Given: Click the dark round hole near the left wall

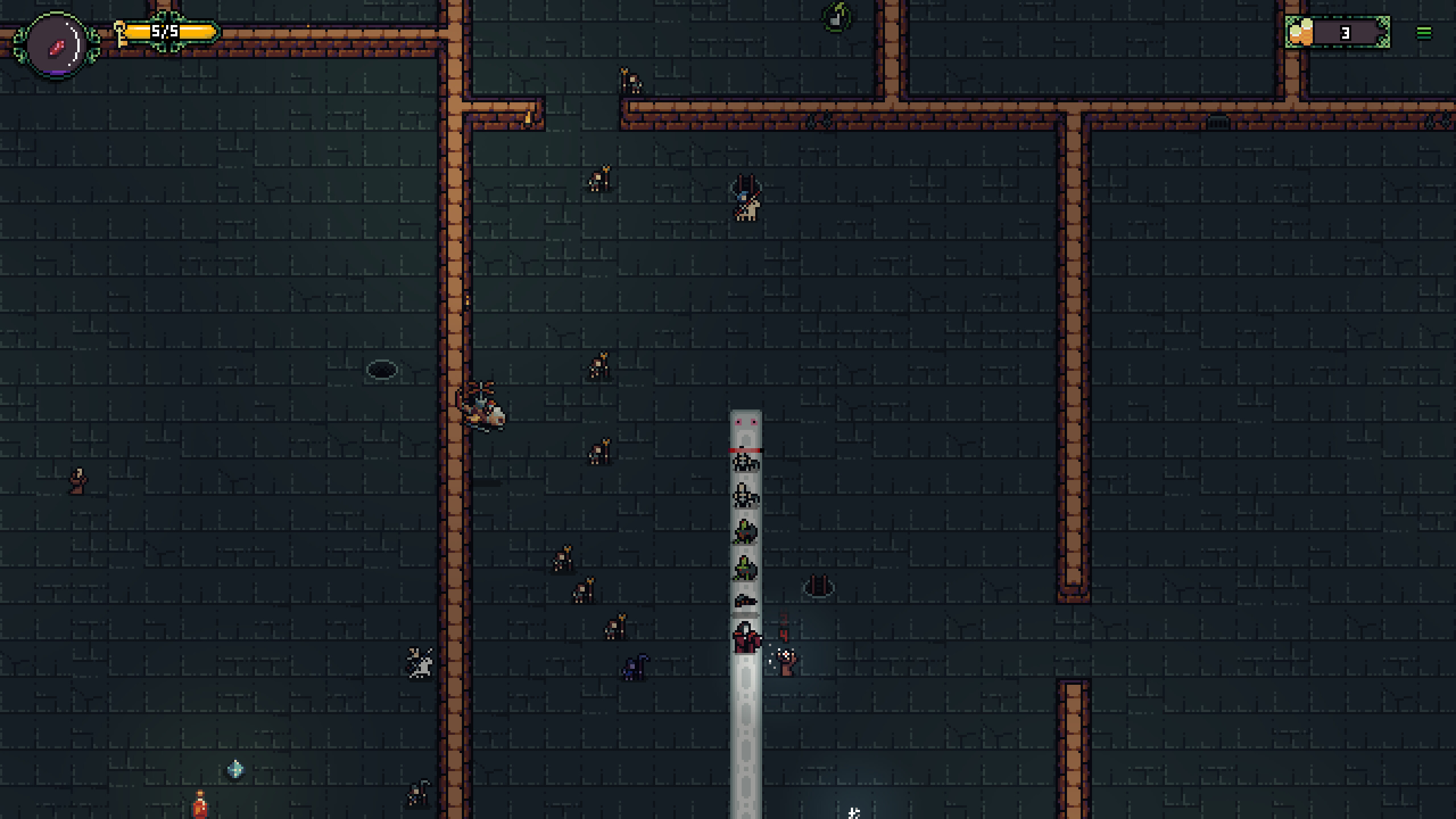Looking at the screenshot, I should 382,369.
